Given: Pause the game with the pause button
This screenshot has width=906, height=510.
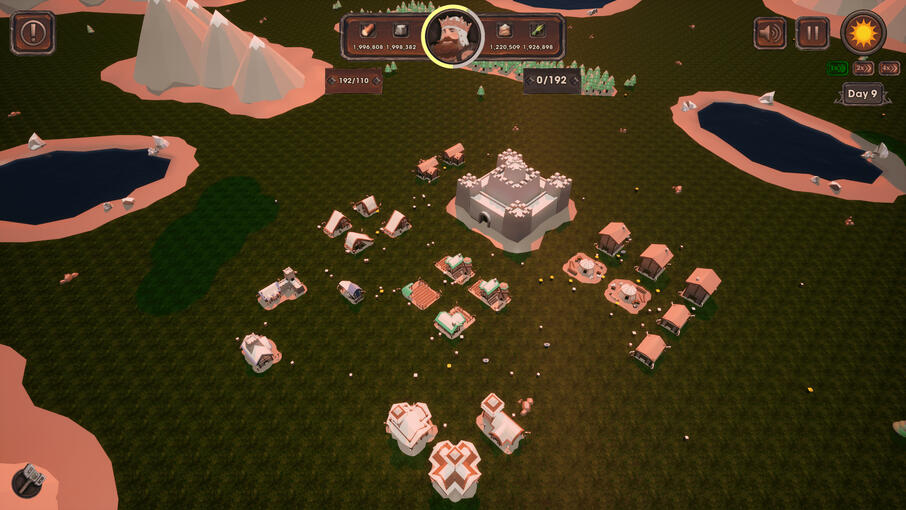Looking at the screenshot, I should point(812,33).
